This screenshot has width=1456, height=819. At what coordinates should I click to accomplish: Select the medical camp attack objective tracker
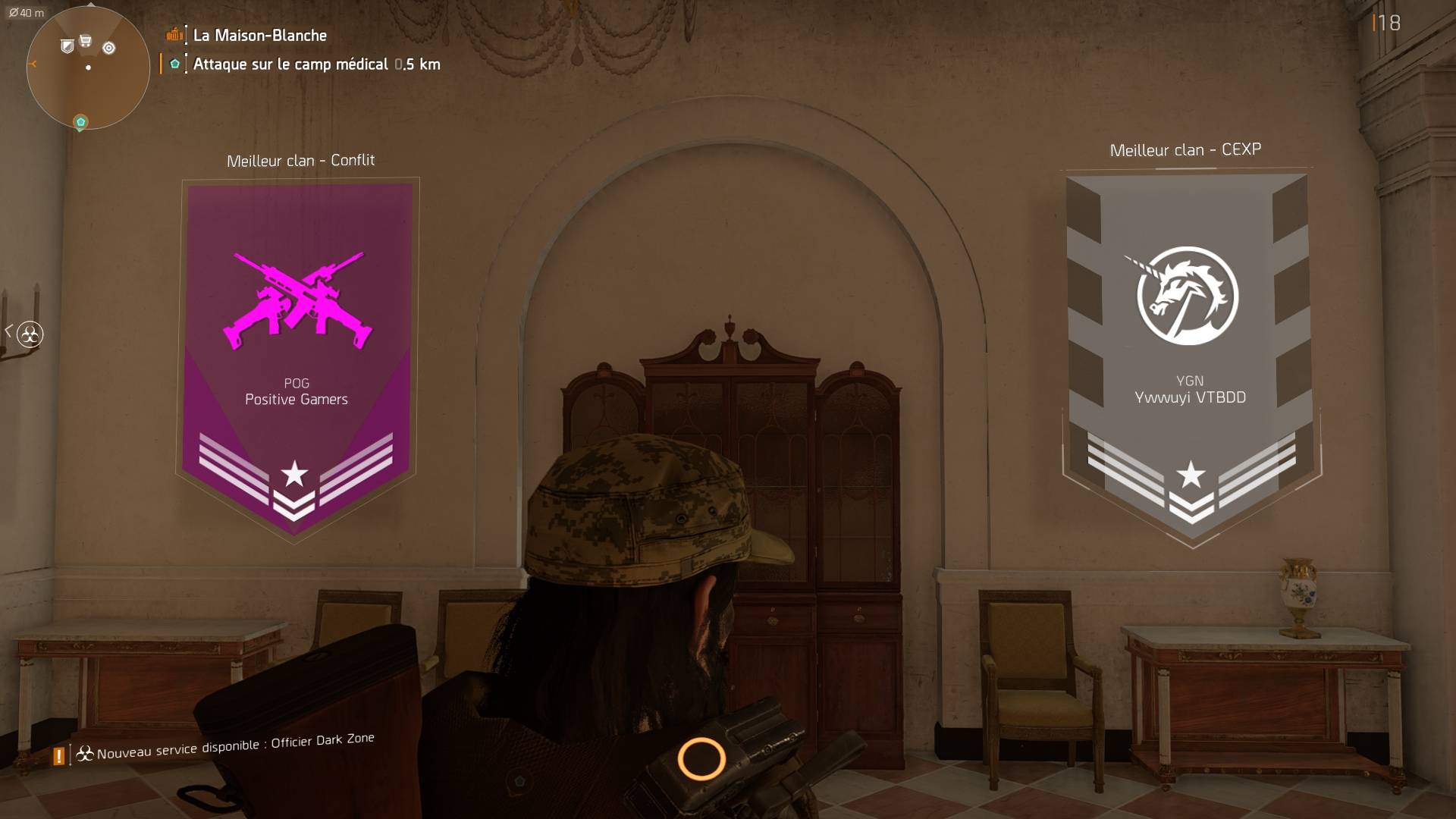coord(315,64)
